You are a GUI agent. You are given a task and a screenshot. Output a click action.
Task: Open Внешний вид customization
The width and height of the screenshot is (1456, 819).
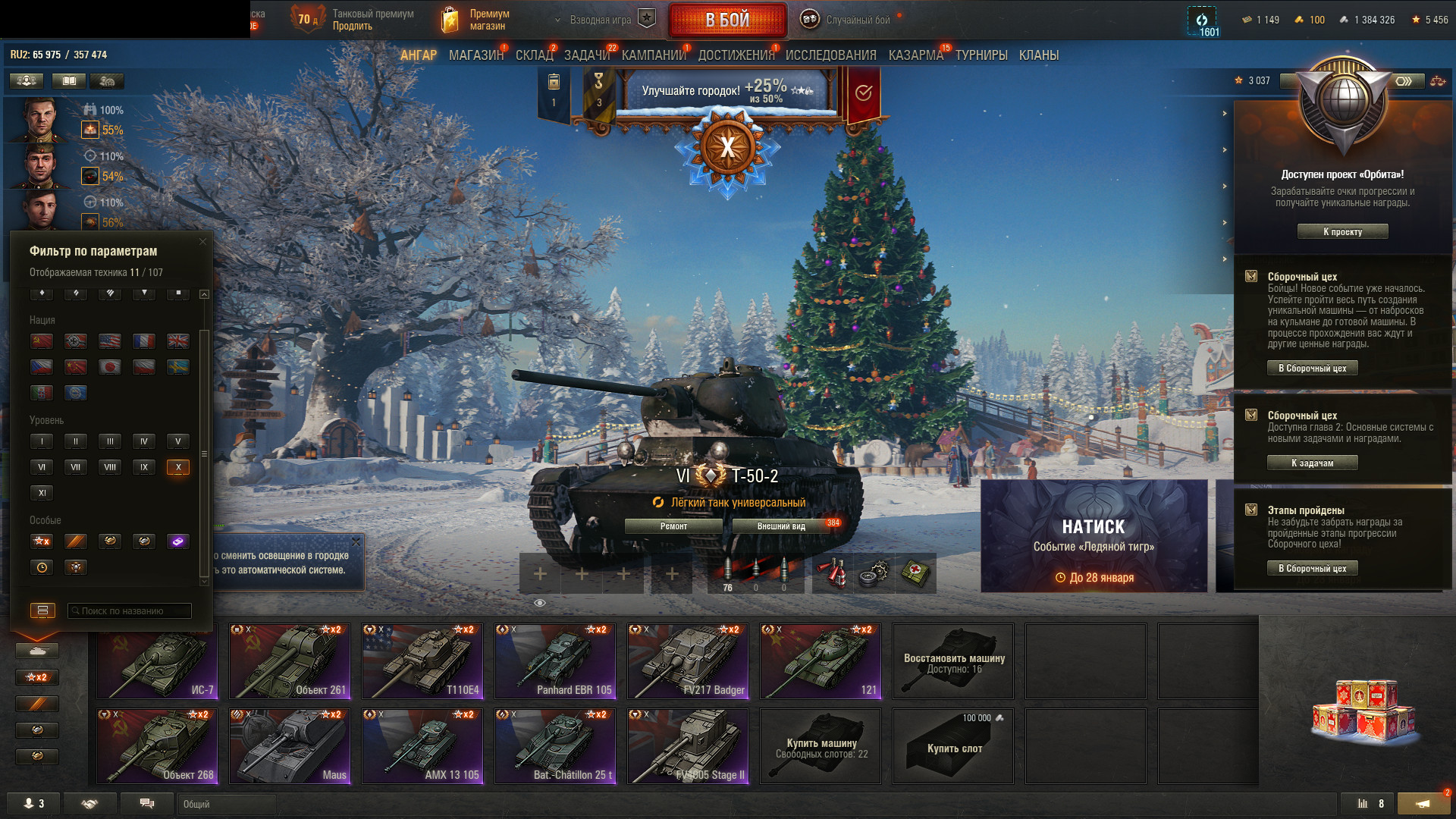click(781, 526)
